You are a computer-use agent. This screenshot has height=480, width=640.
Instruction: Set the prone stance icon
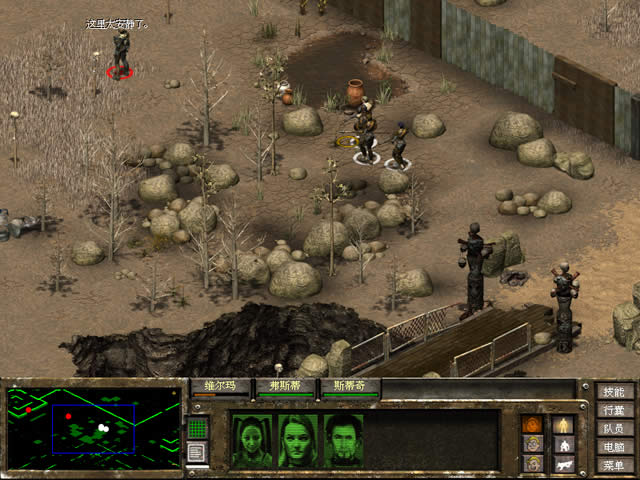[x=564, y=463]
